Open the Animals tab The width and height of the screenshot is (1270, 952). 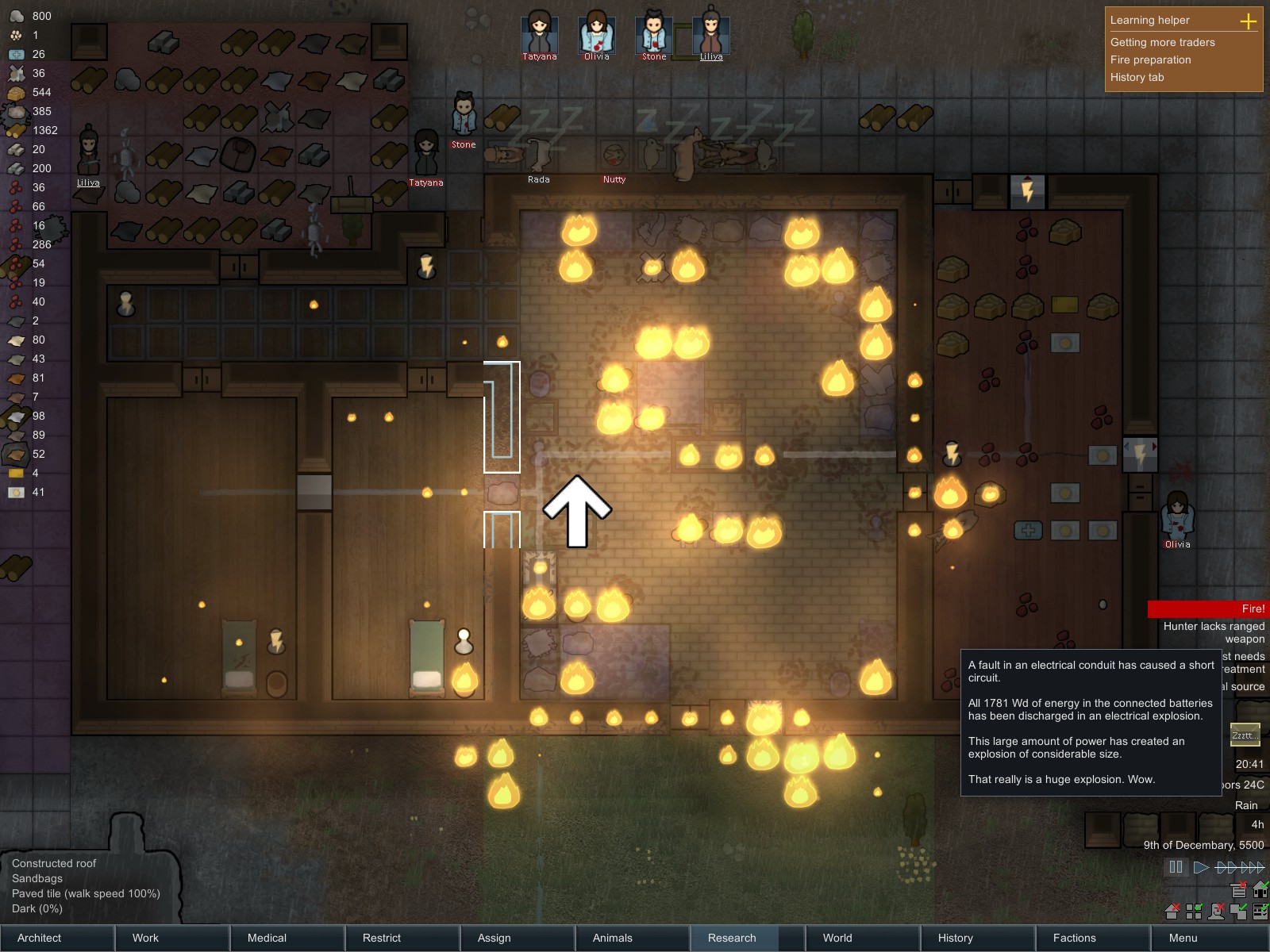pyautogui.click(x=633, y=938)
